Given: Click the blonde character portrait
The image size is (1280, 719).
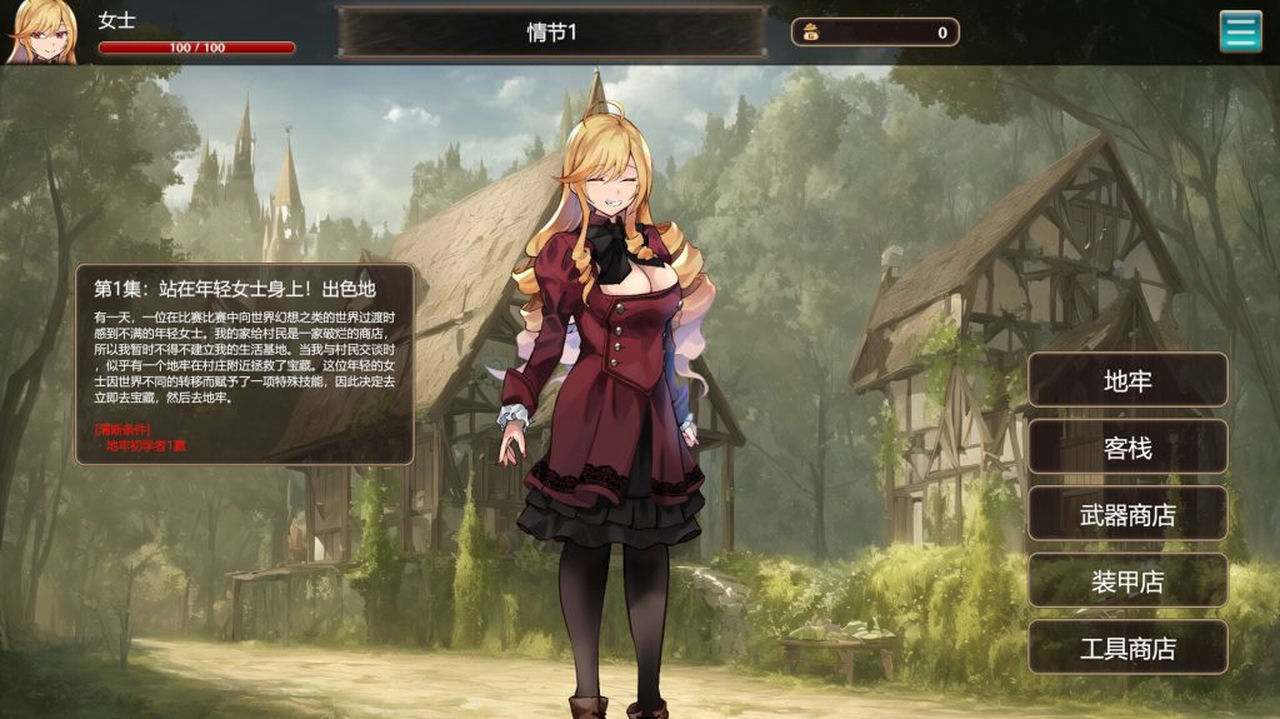Looking at the screenshot, I should 42,32.
